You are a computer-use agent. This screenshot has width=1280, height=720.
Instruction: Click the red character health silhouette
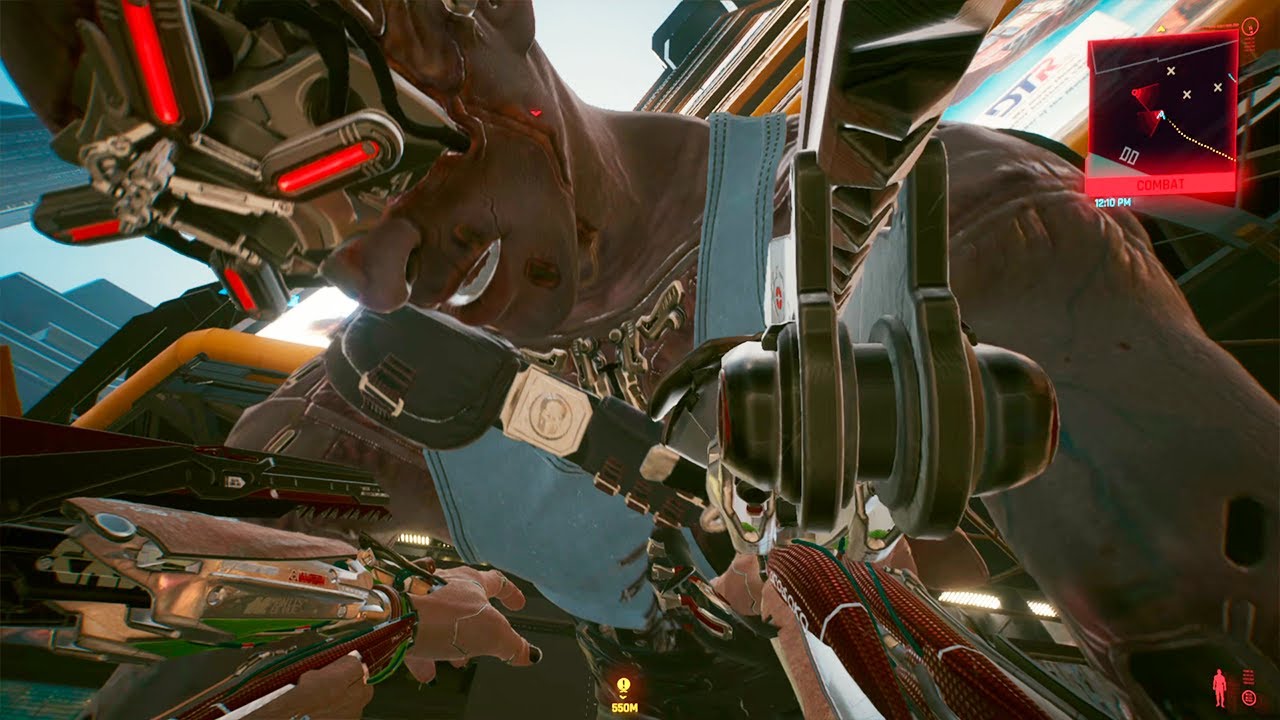pos(1219,687)
